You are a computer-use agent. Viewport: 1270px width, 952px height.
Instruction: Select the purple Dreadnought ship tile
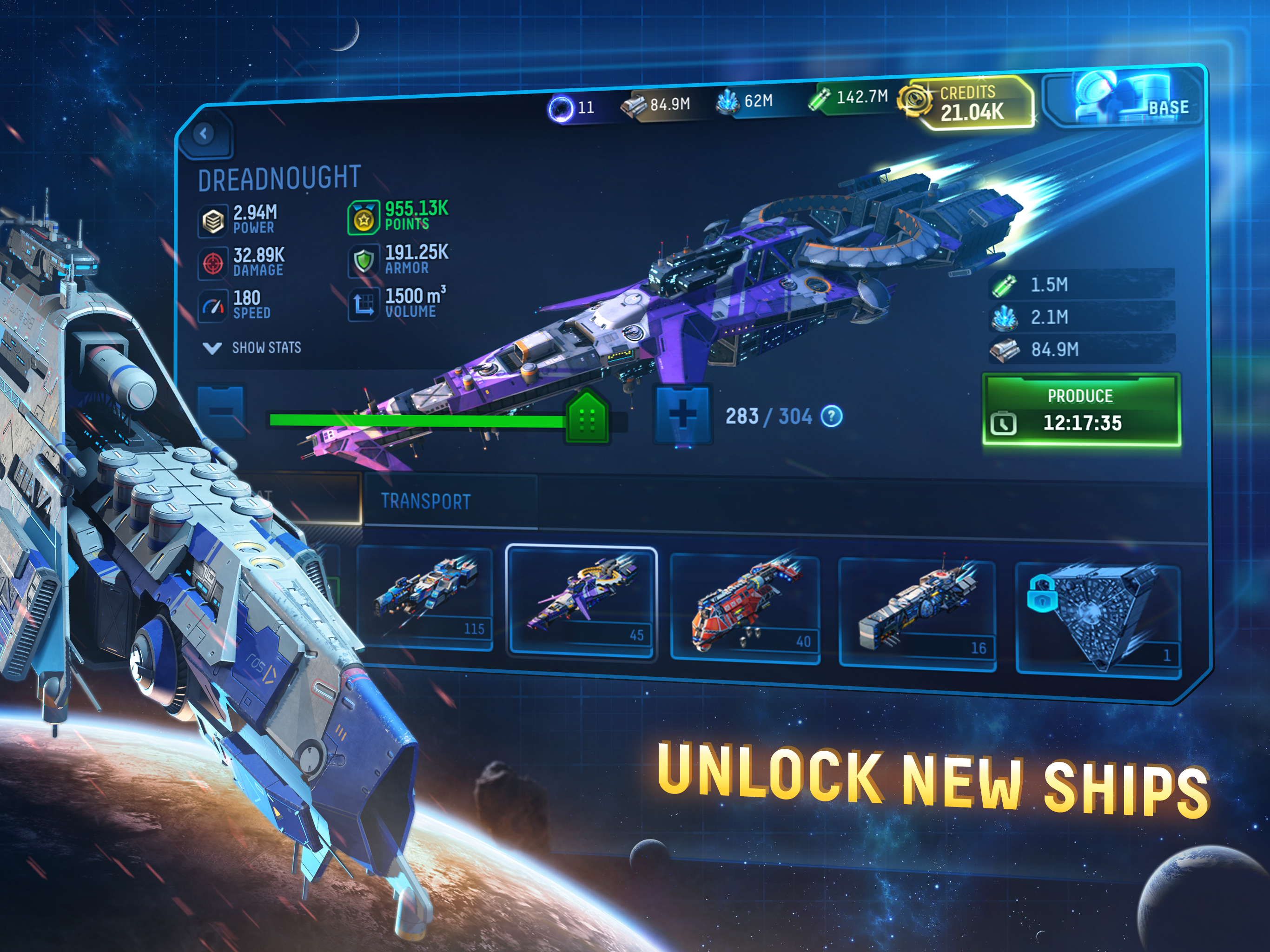[x=582, y=600]
